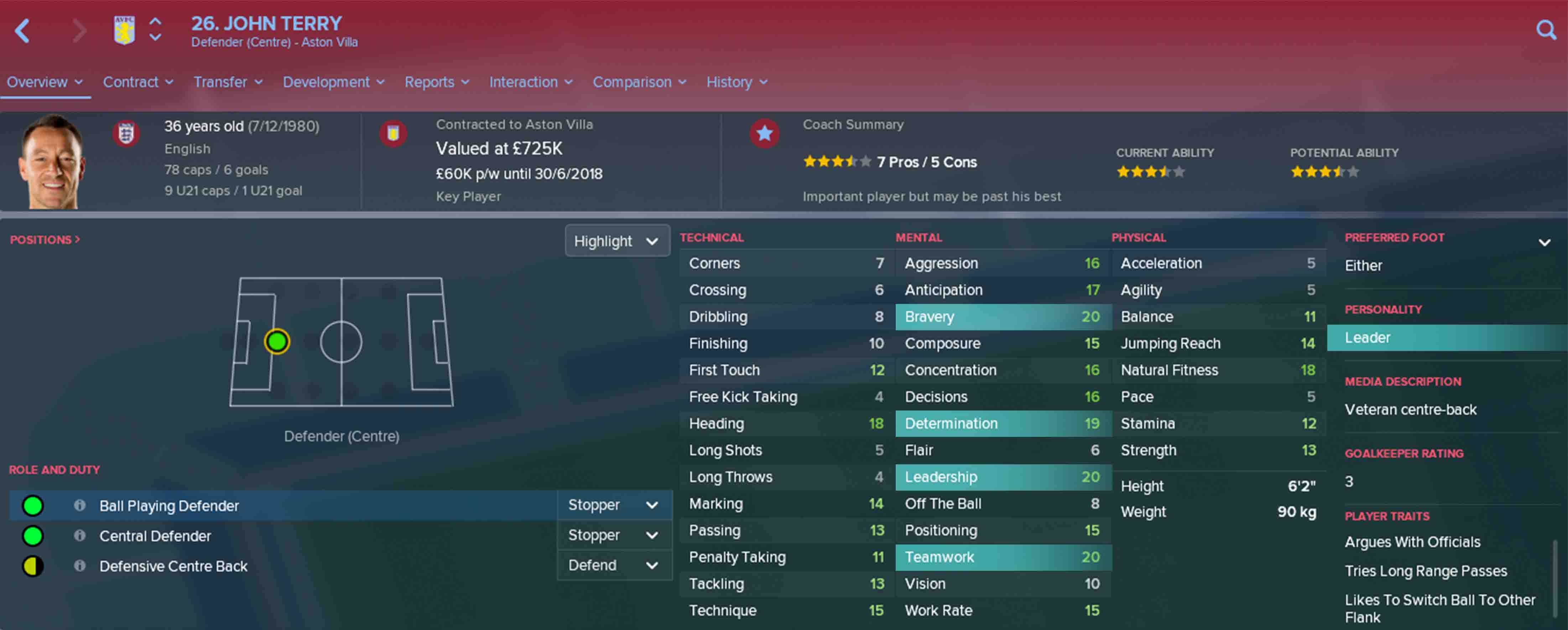The height and width of the screenshot is (630, 1568).
Task: View the History menu
Action: (x=736, y=82)
